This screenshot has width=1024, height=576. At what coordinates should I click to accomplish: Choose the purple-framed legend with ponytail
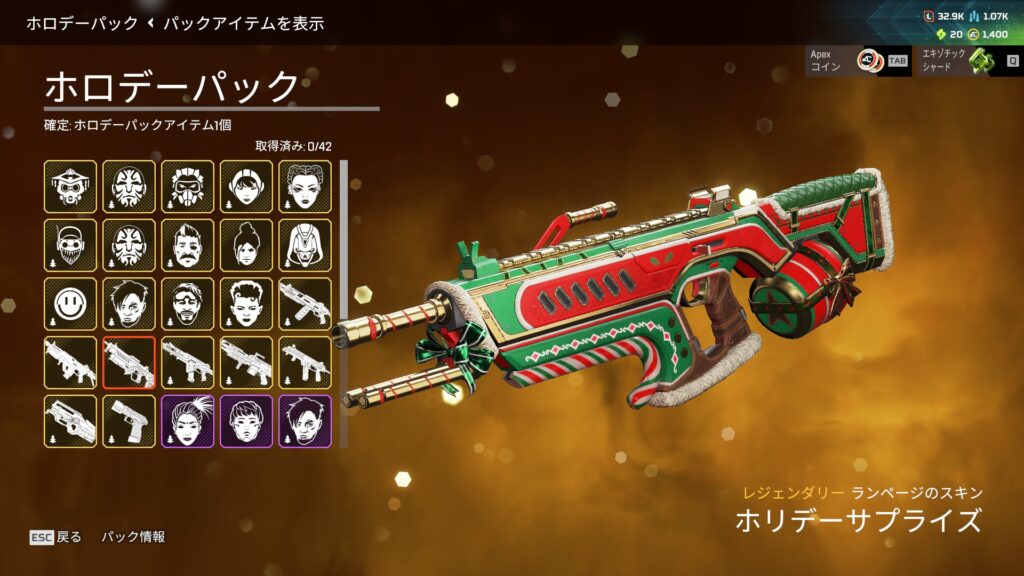tap(188, 421)
